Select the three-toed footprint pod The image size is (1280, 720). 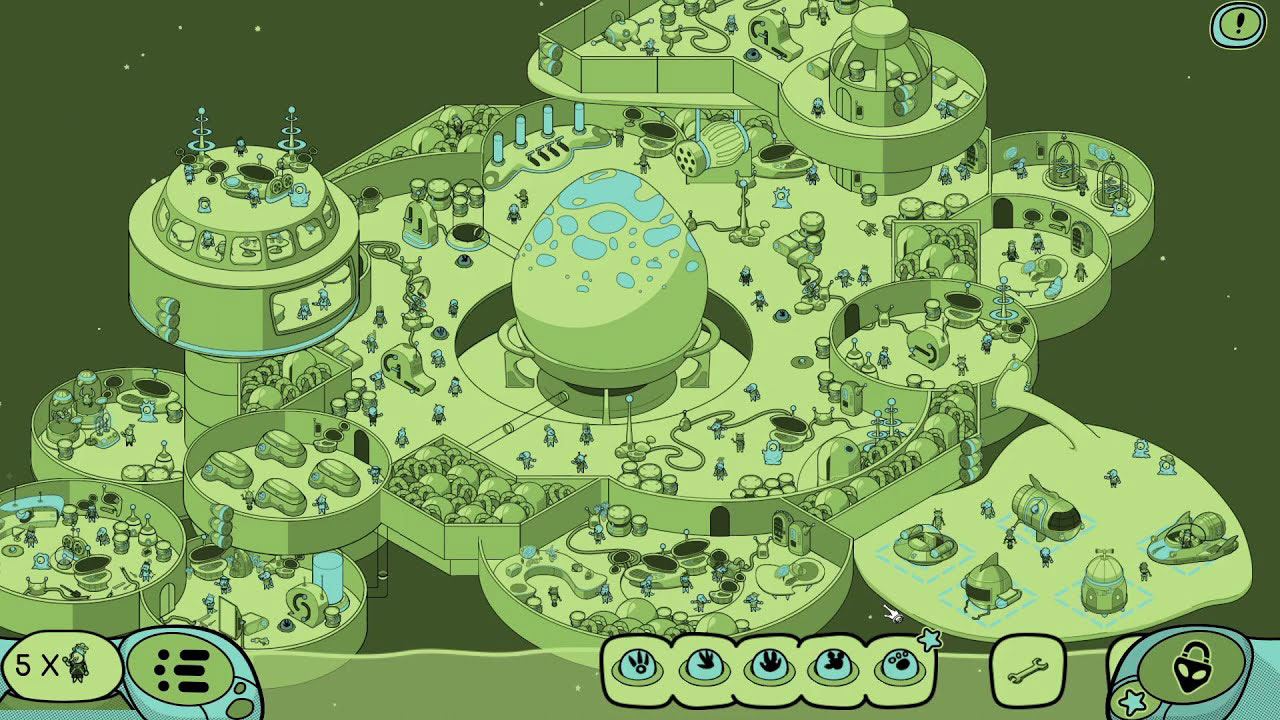tap(705, 664)
